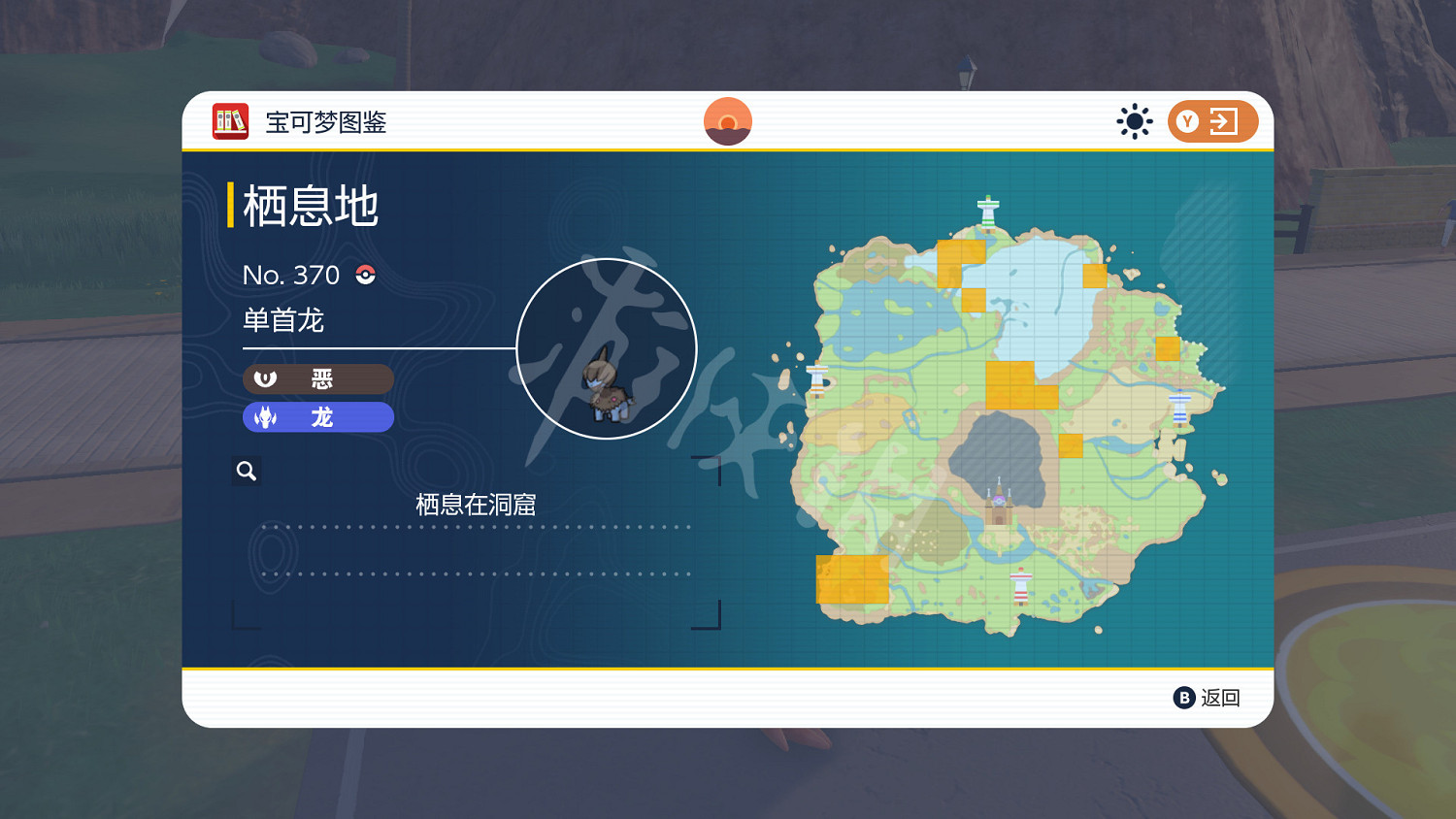Image resolution: width=1456 pixels, height=819 pixels.
Task: Click the green tower landmark at the map's north tip
Action: (986, 212)
